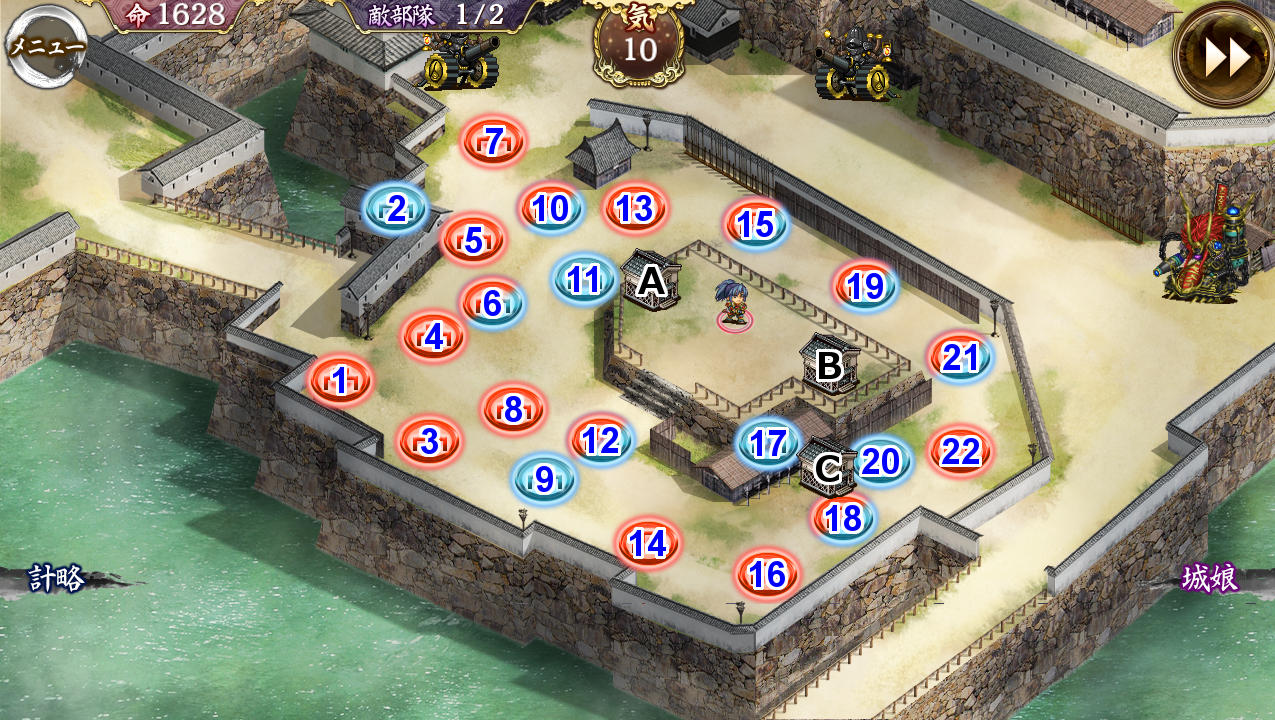This screenshot has height=720, width=1275.
Task: Select red deployment slot number 1
Action: pos(340,381)
